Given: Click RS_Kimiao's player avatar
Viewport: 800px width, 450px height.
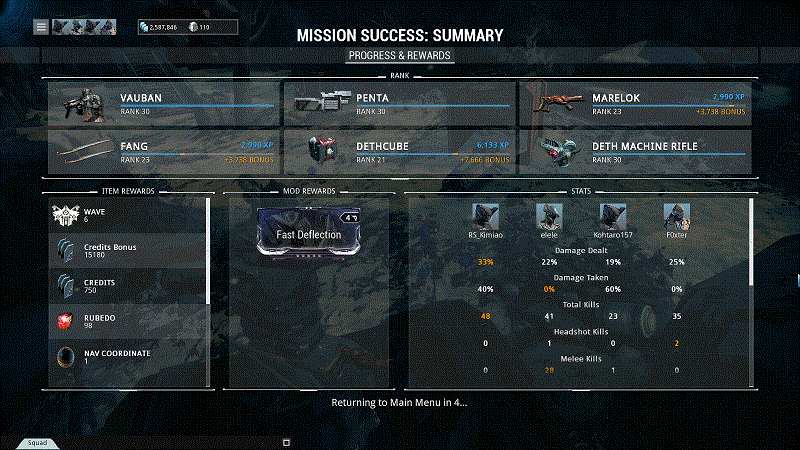Looking at the screenshot, I should pyautogui.click(x=485, y=215).
